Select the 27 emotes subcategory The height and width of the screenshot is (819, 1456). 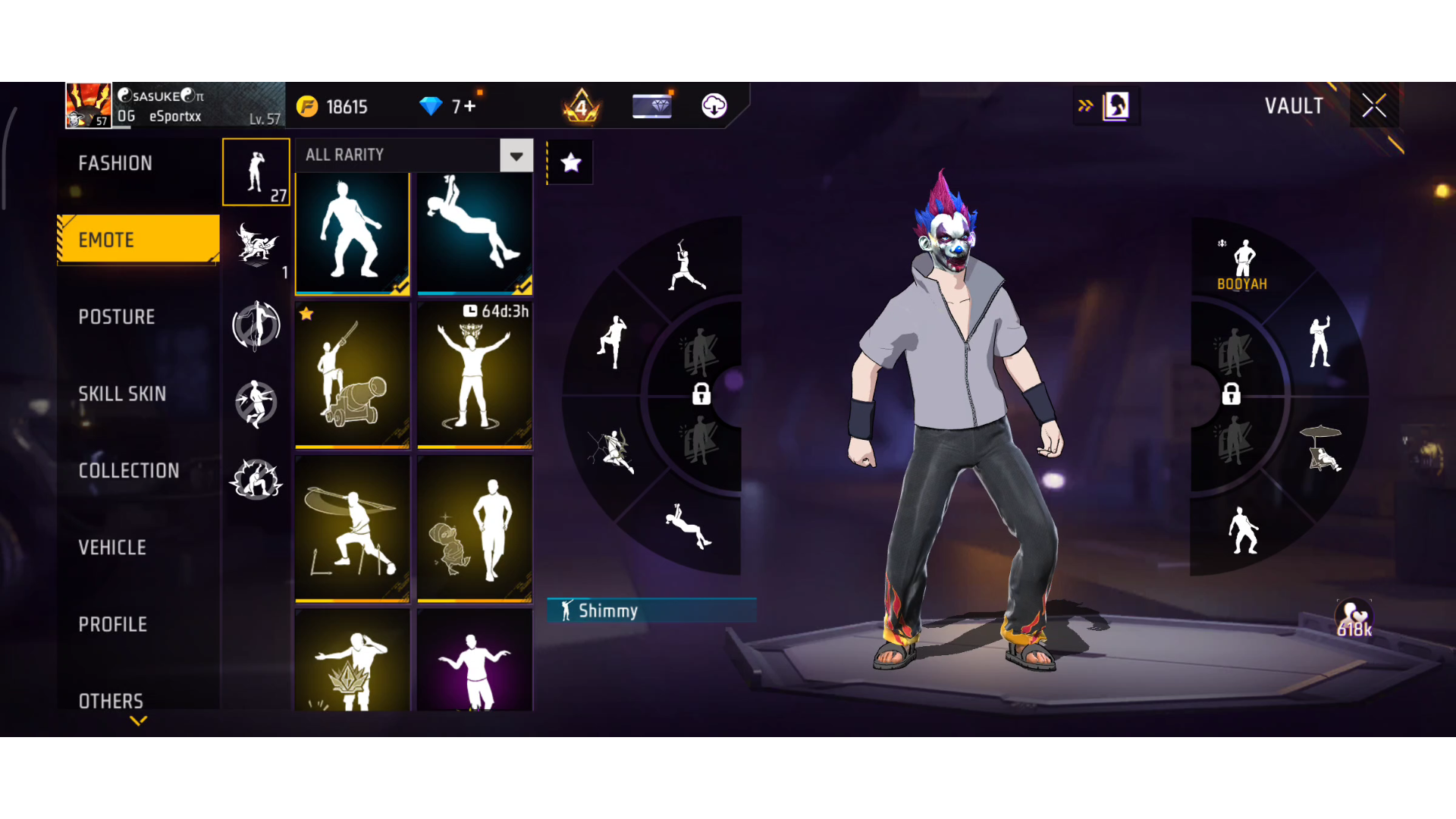click(x=256, y=172)
